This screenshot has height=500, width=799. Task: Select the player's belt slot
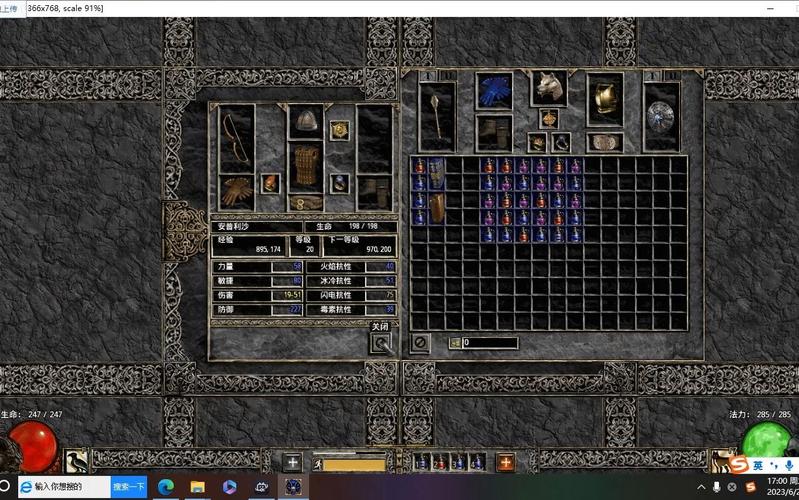tap(604, 142)
